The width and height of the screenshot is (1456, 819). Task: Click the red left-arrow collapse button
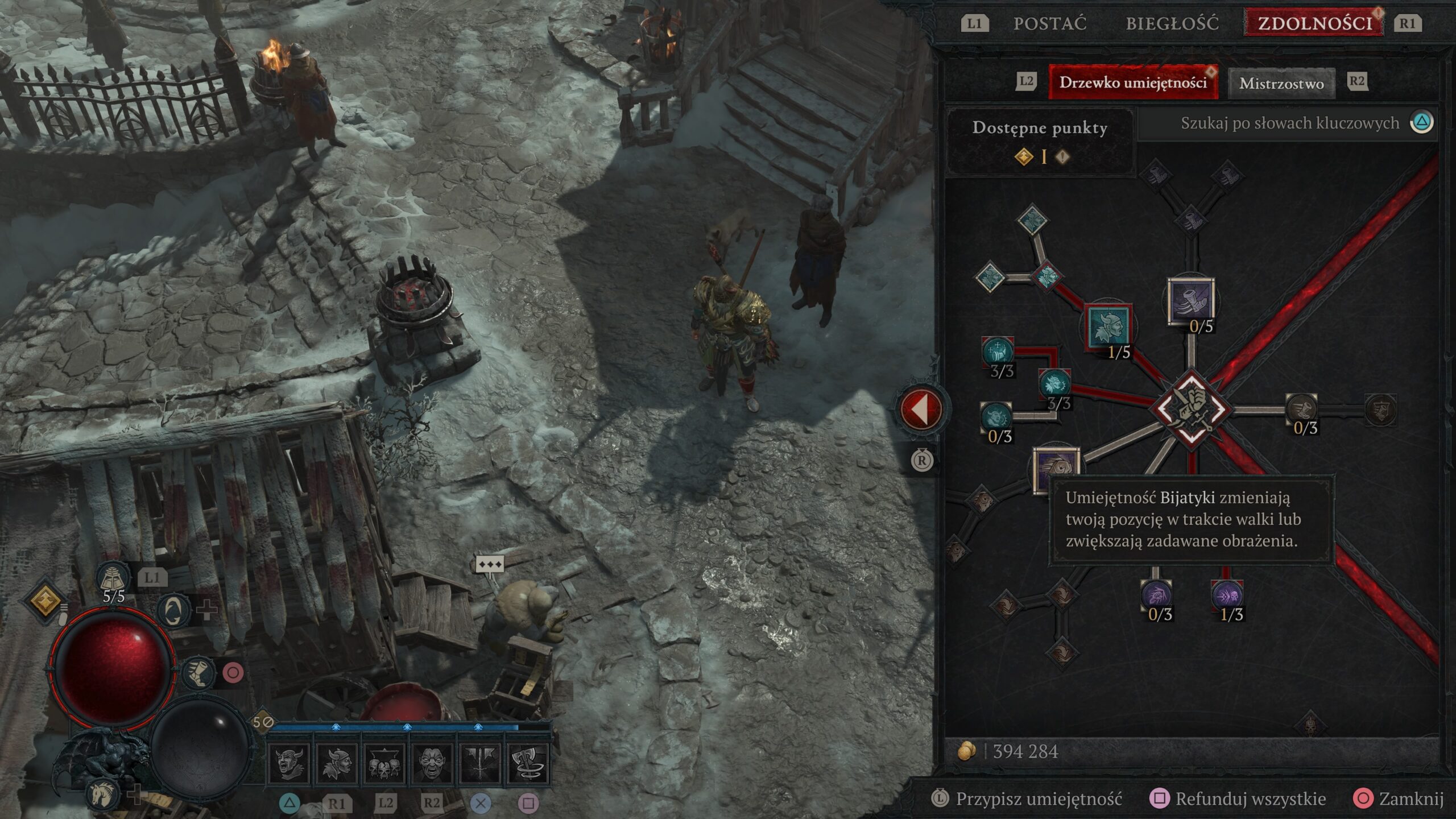(920, 408)
